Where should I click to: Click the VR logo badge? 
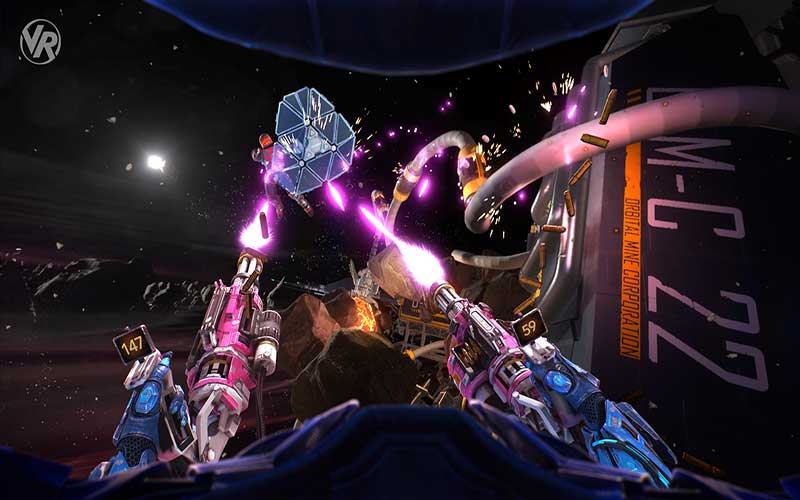click(41, 42)
